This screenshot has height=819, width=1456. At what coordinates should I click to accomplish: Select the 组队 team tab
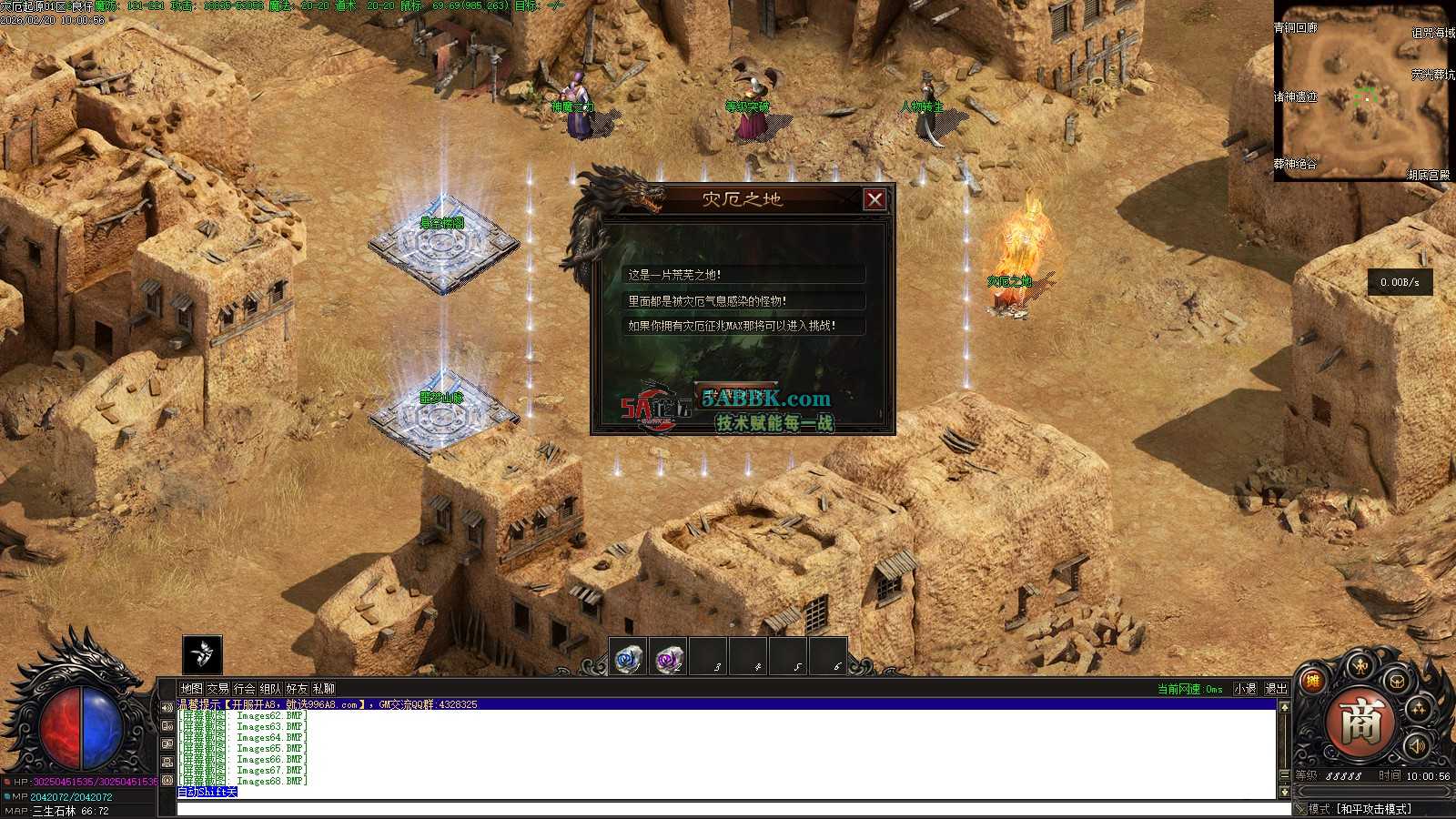click(270, 689)
